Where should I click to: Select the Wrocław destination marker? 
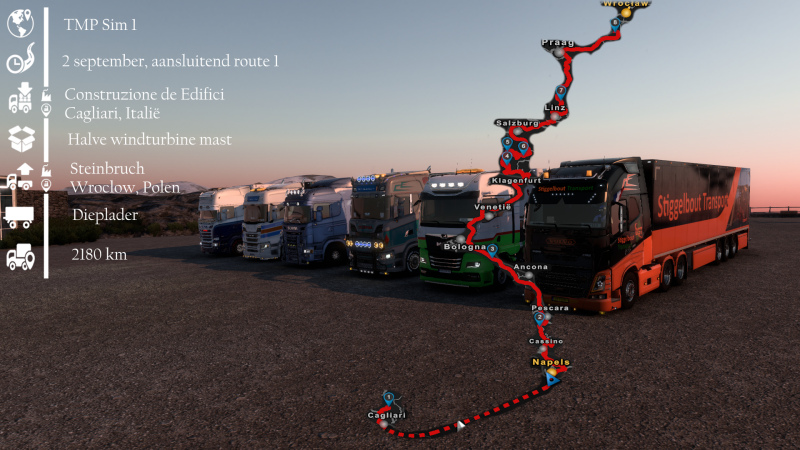625,14
